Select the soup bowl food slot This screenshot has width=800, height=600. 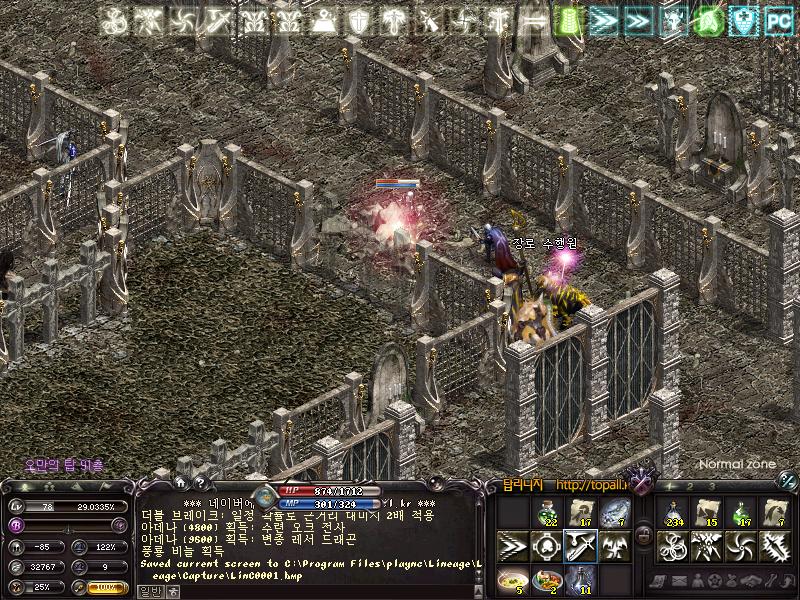coord(512,579)
